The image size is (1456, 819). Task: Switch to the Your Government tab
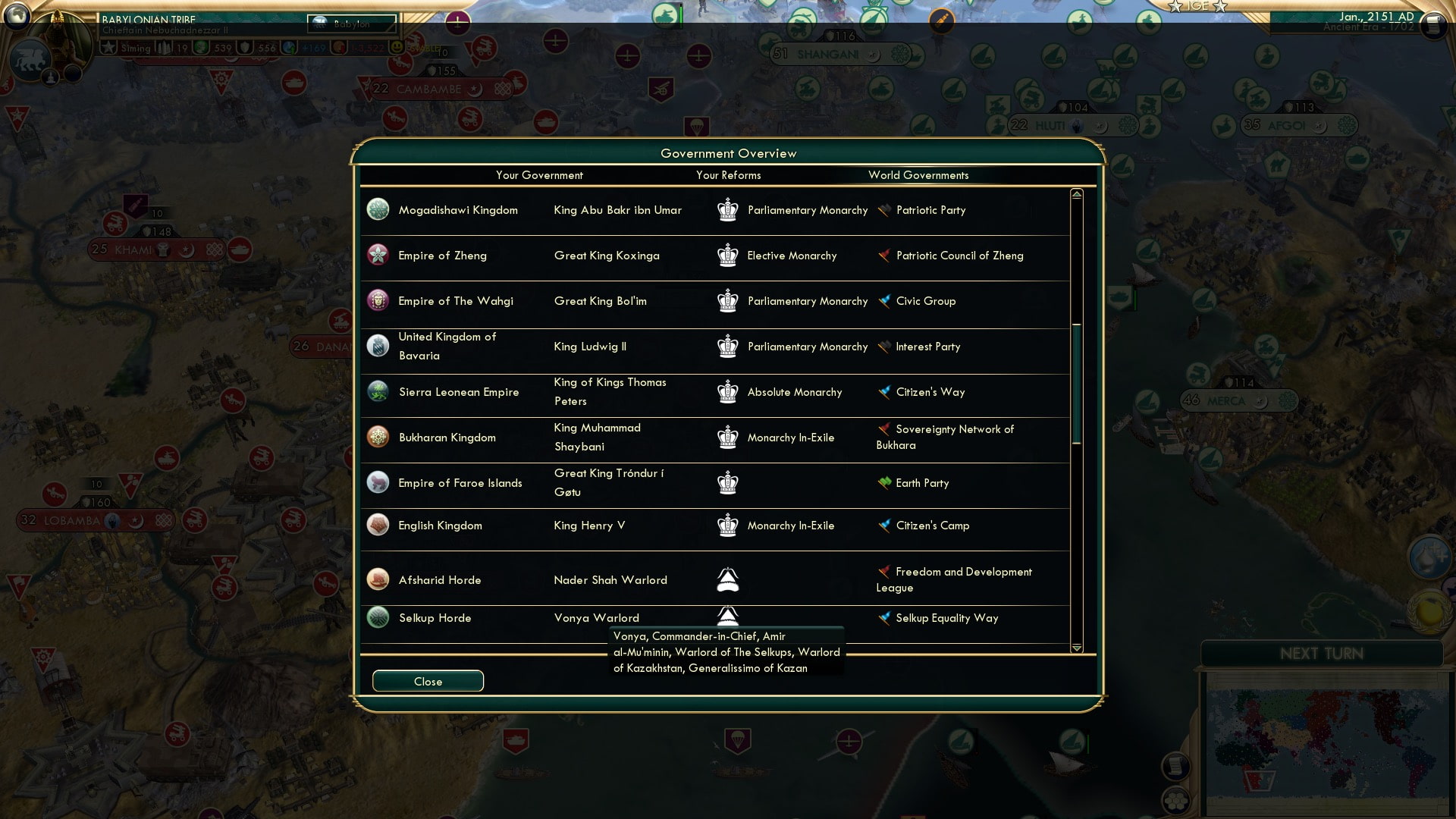click(539, 175)
